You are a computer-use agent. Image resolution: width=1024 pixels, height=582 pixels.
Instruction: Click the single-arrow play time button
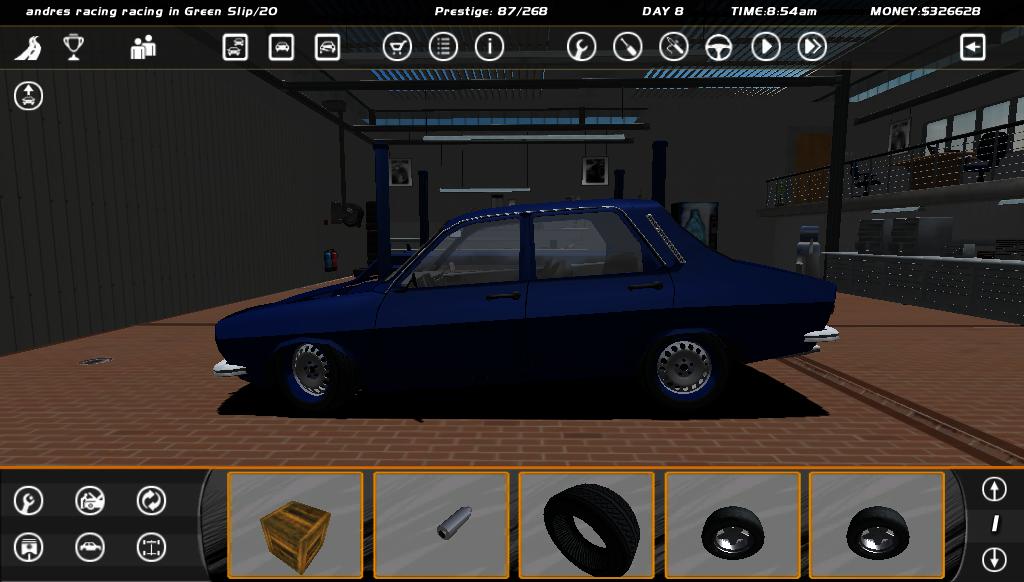tap(766, 47)
